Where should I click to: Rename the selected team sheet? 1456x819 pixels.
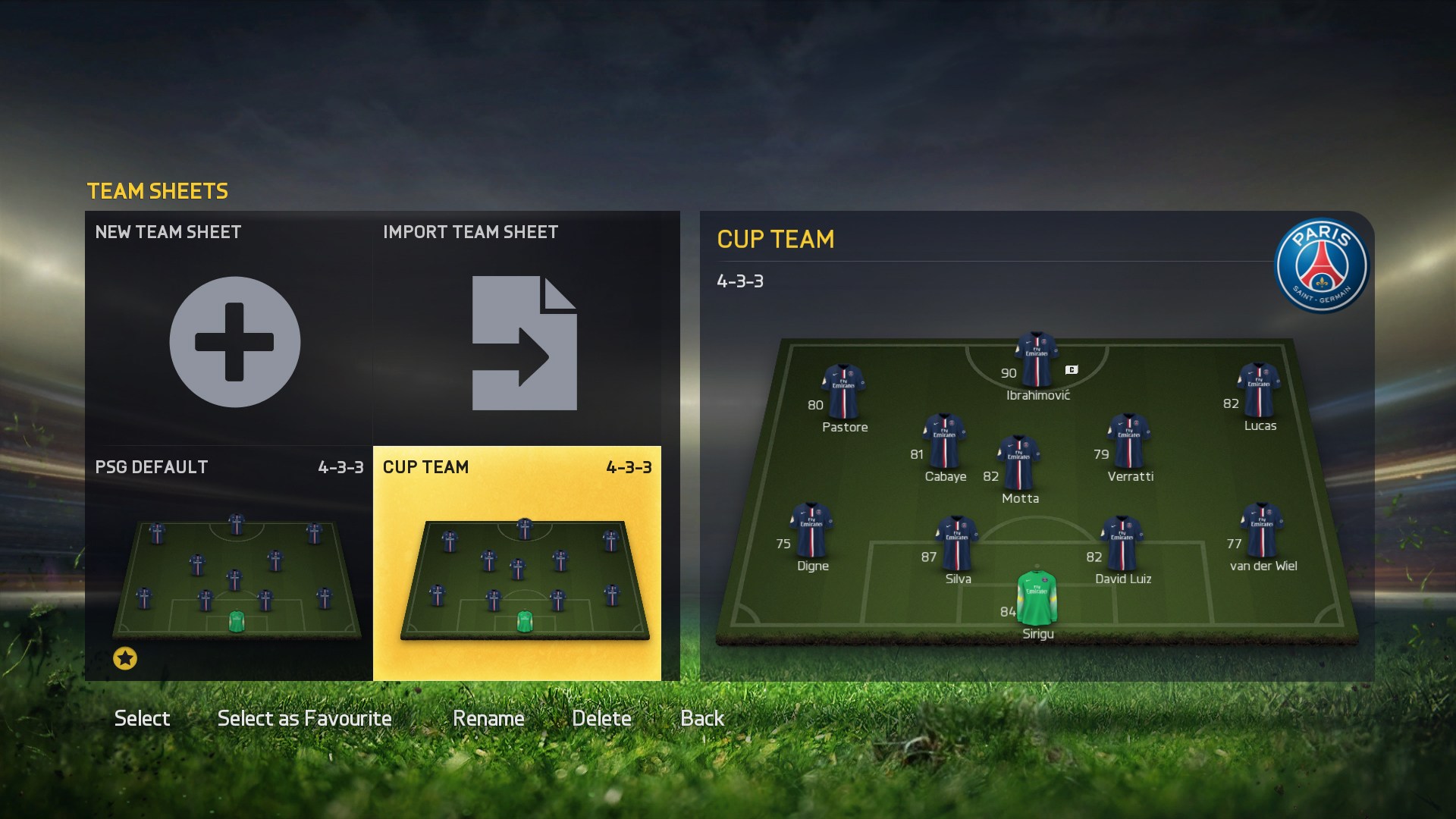click(488, 717)
